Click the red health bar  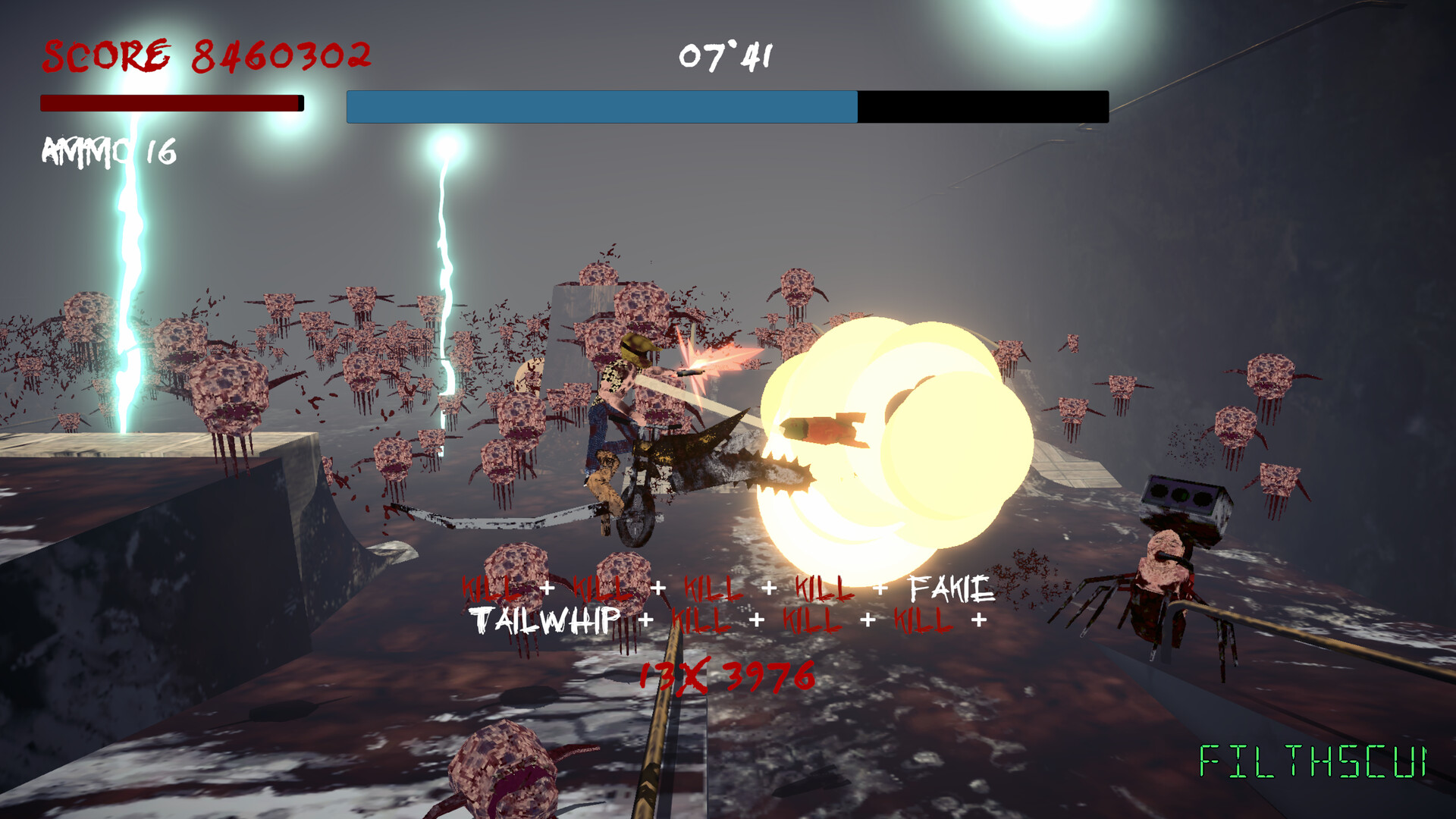[x=171, y=103]
